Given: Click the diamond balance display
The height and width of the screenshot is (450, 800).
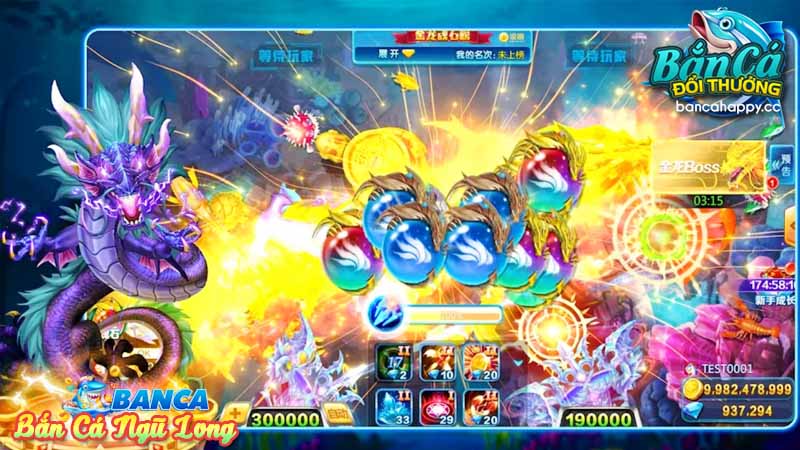Looking at the screenshot, I should pyautogui.click(x=740, y=411).
